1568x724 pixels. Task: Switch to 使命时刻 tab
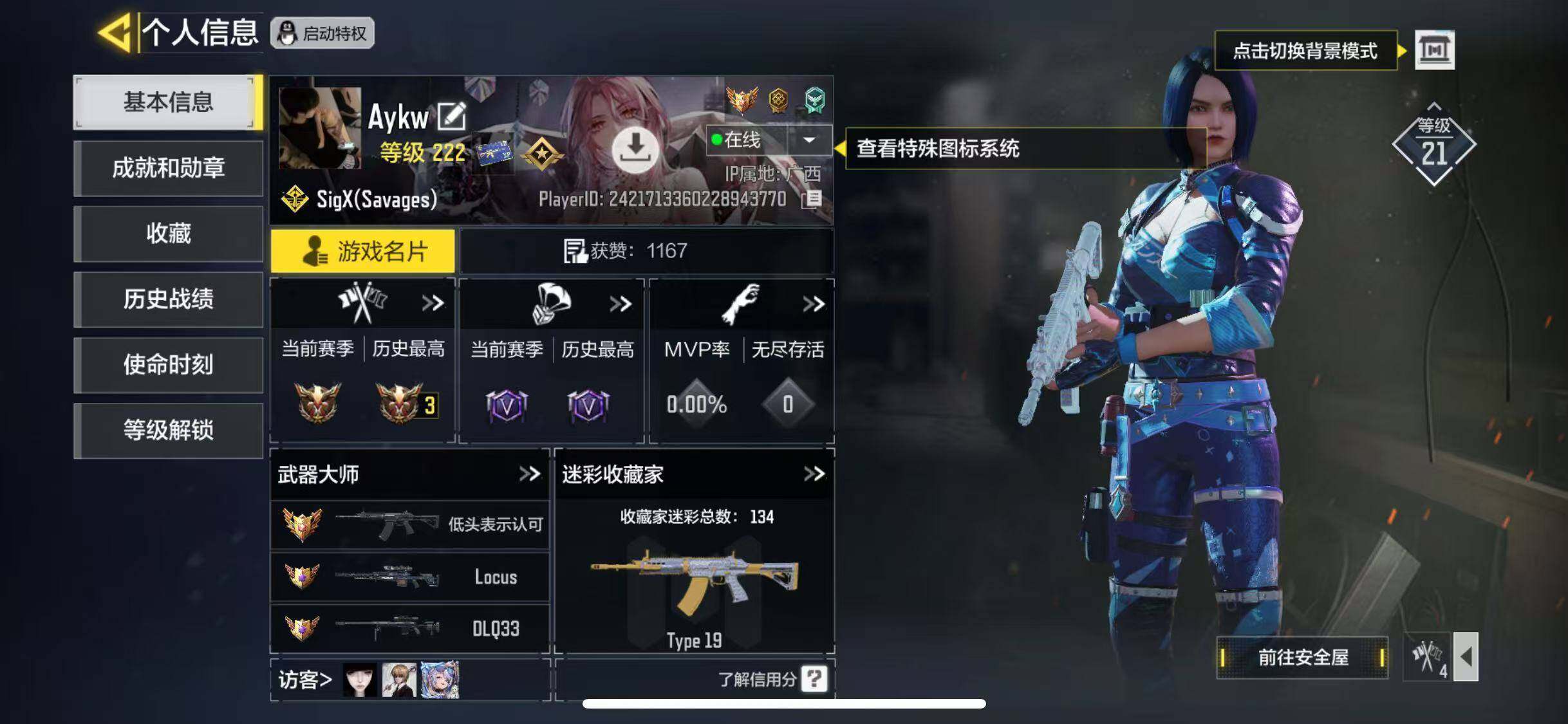point(168,365)
